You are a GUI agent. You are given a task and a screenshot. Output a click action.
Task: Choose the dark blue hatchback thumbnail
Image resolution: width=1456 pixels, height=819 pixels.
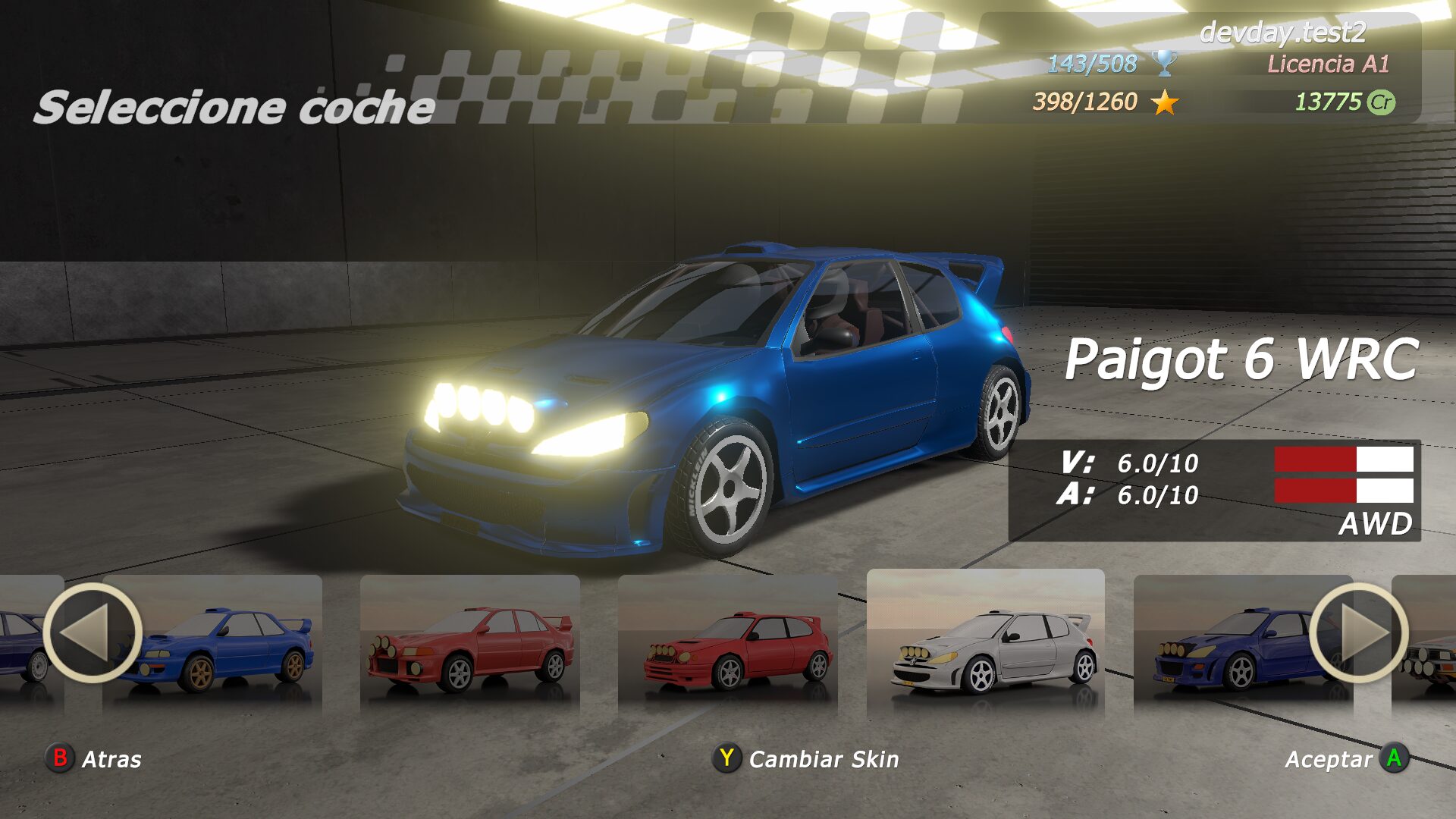click(x=1228, y=645)
